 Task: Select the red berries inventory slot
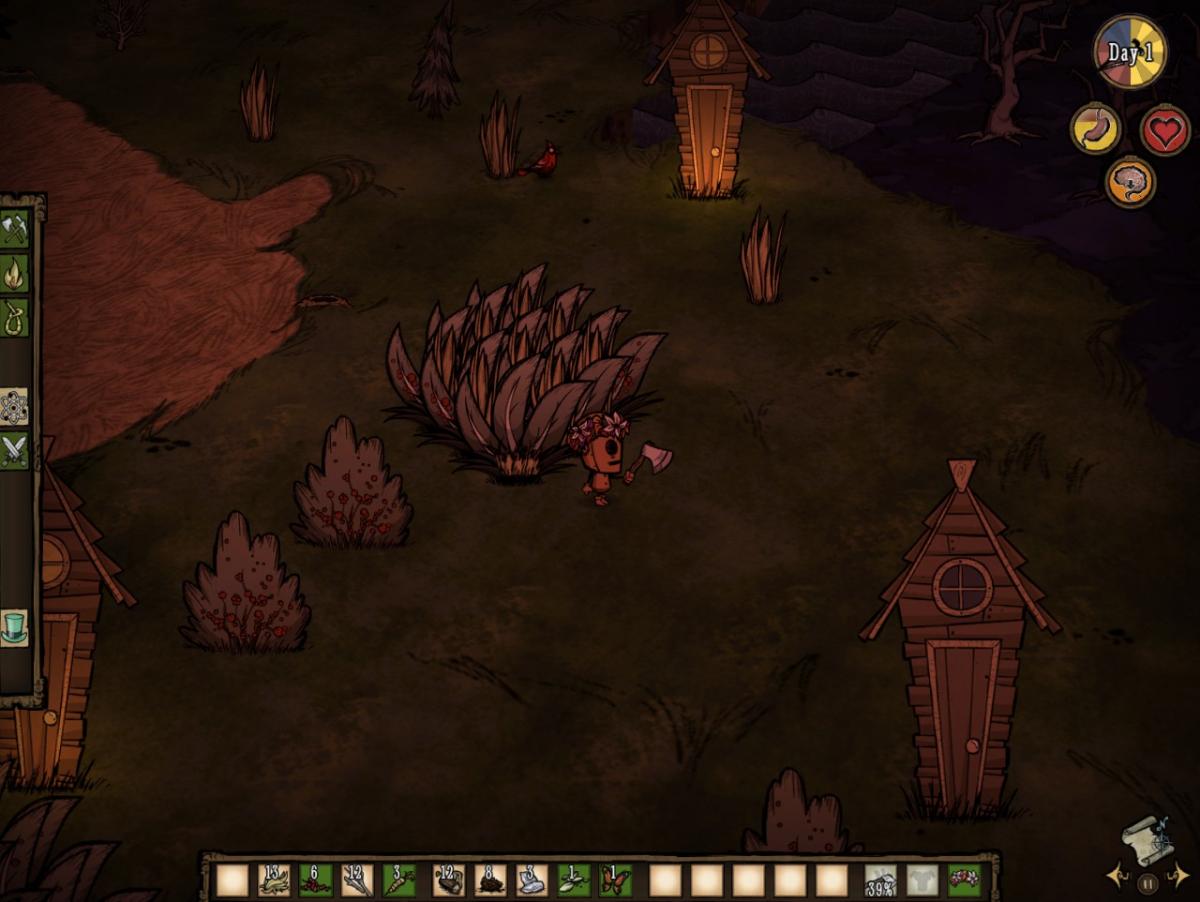(x=316, y=880)
